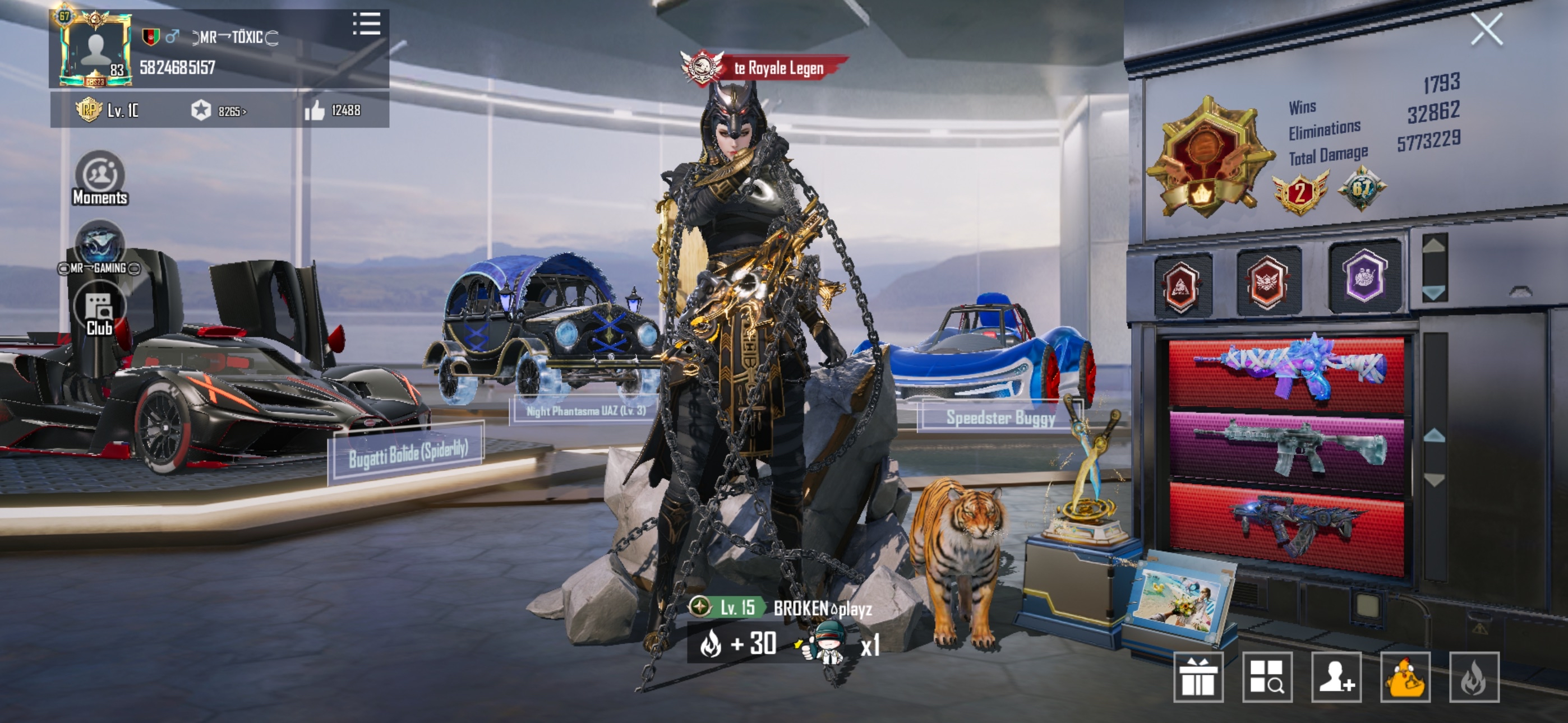Open the grid search collection button
The width and height of the screenshot is (1568, 723).
point(1267,676)
